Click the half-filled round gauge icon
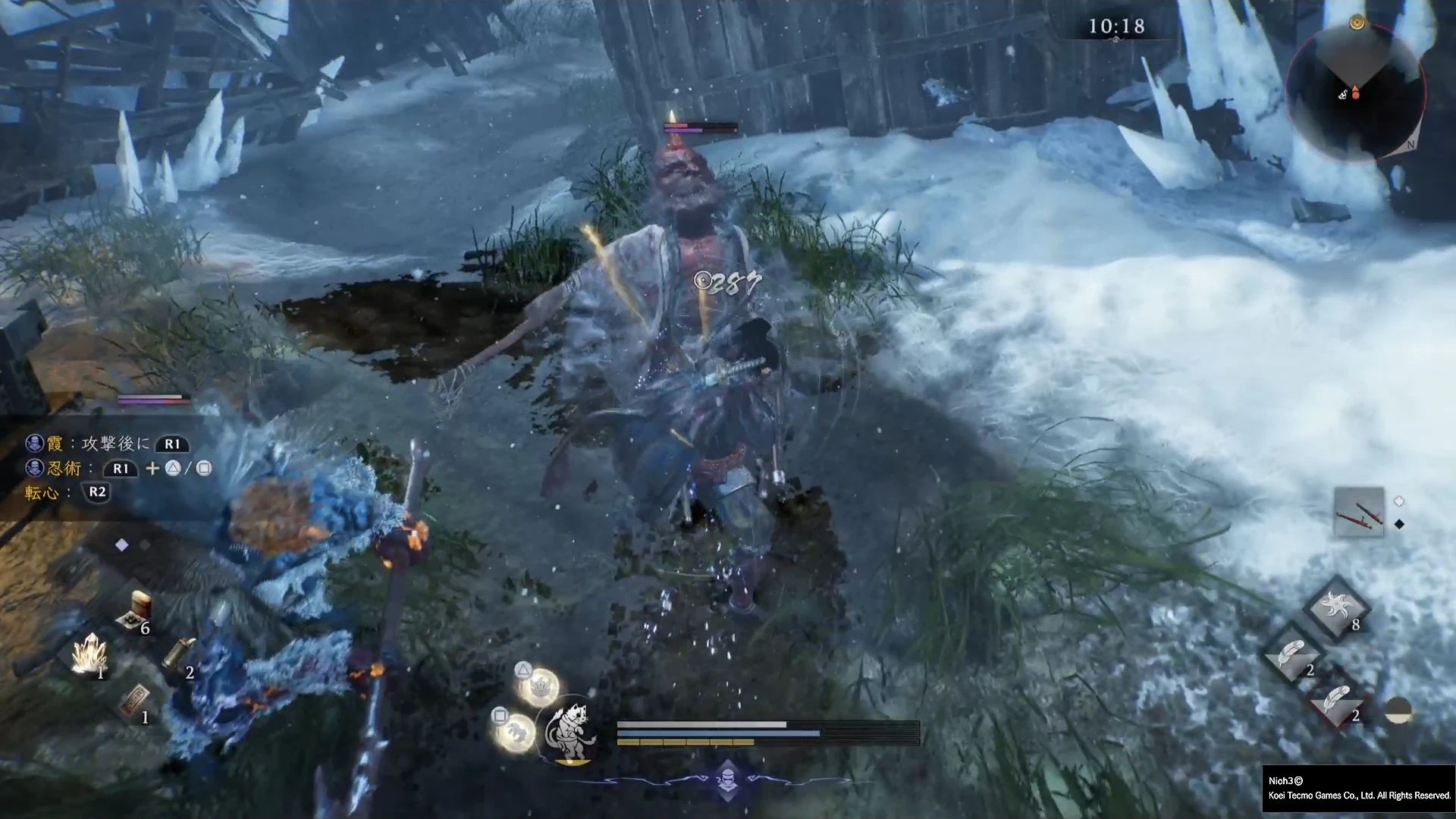 (x=1398, y=710)
